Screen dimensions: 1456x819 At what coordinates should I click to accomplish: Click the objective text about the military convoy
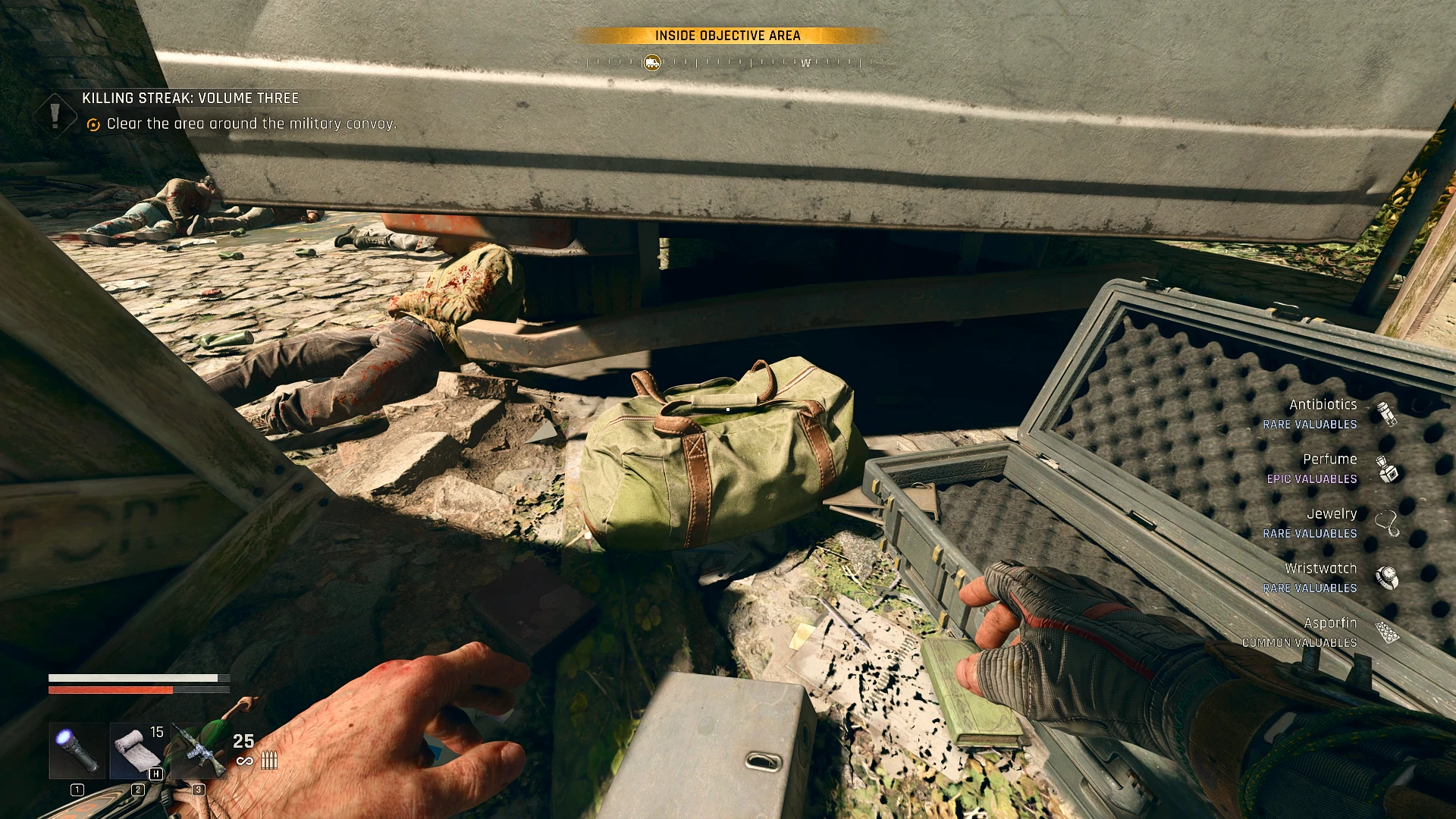(252, 123)
